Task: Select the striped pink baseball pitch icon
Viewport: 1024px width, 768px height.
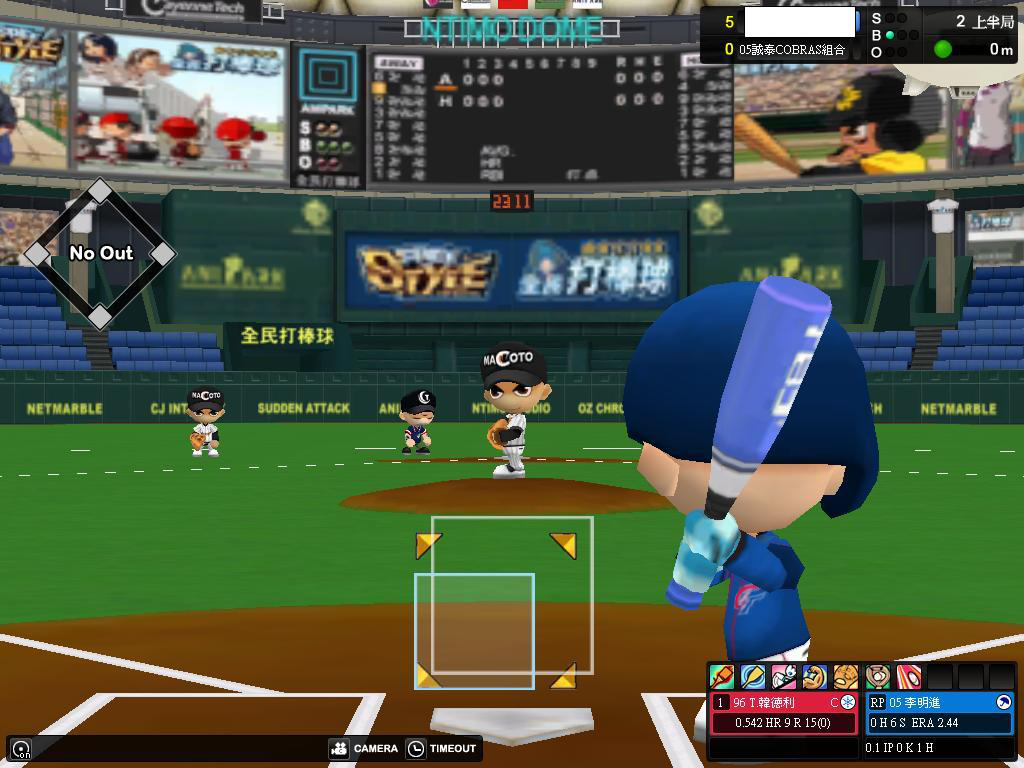Action: [908, 677]
